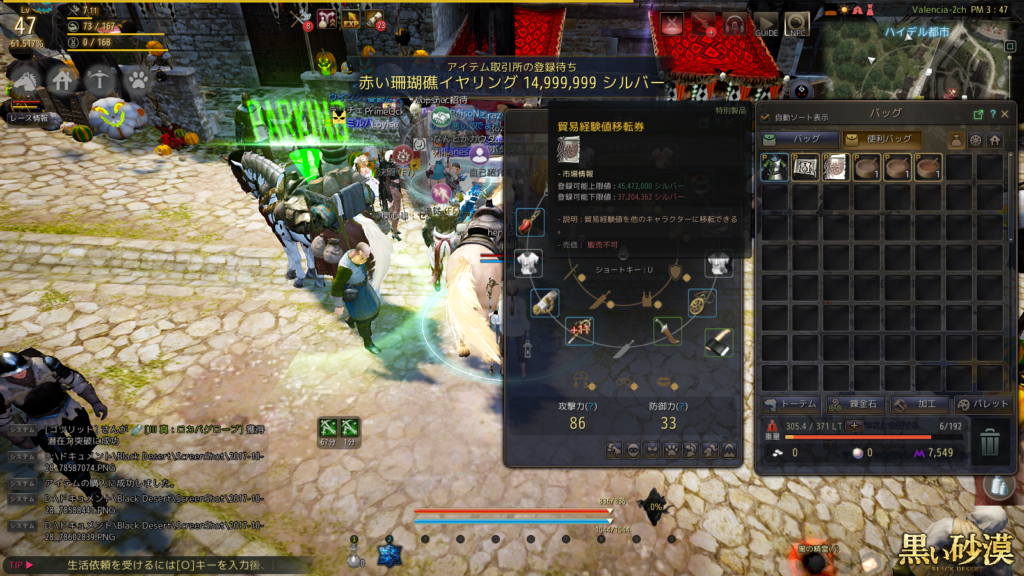Select the red axe equipment slot
The image size is (1024, 576).
click(x=531, y=222)
